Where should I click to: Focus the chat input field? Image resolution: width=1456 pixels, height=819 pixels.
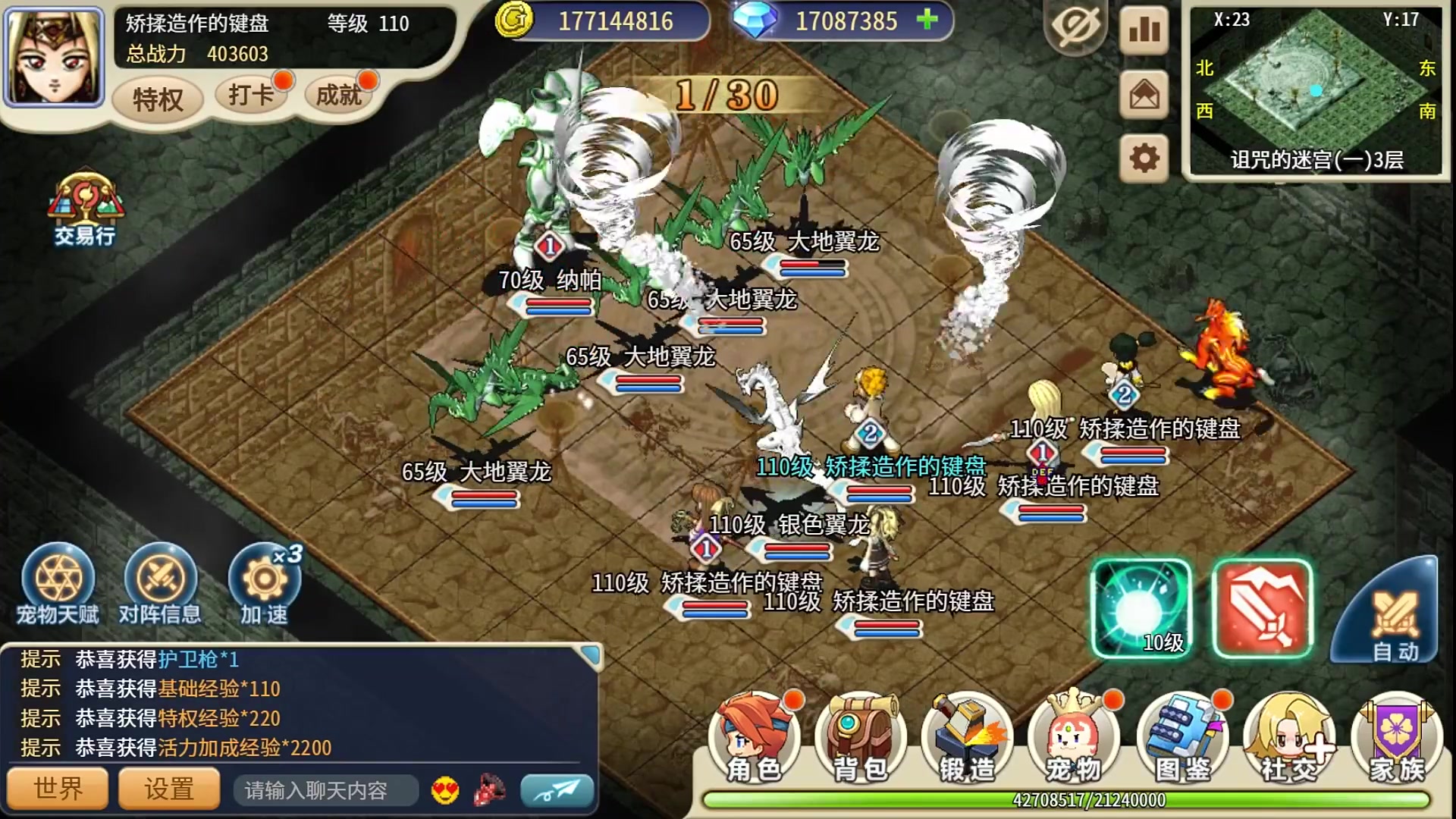[x=326, y=790]
